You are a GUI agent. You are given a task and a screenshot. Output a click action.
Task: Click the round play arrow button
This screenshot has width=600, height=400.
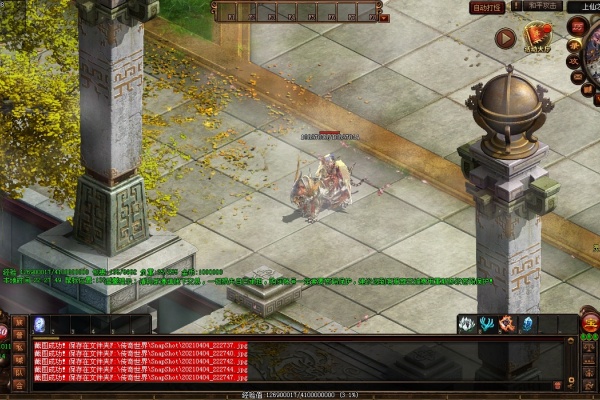coord(505,38)
